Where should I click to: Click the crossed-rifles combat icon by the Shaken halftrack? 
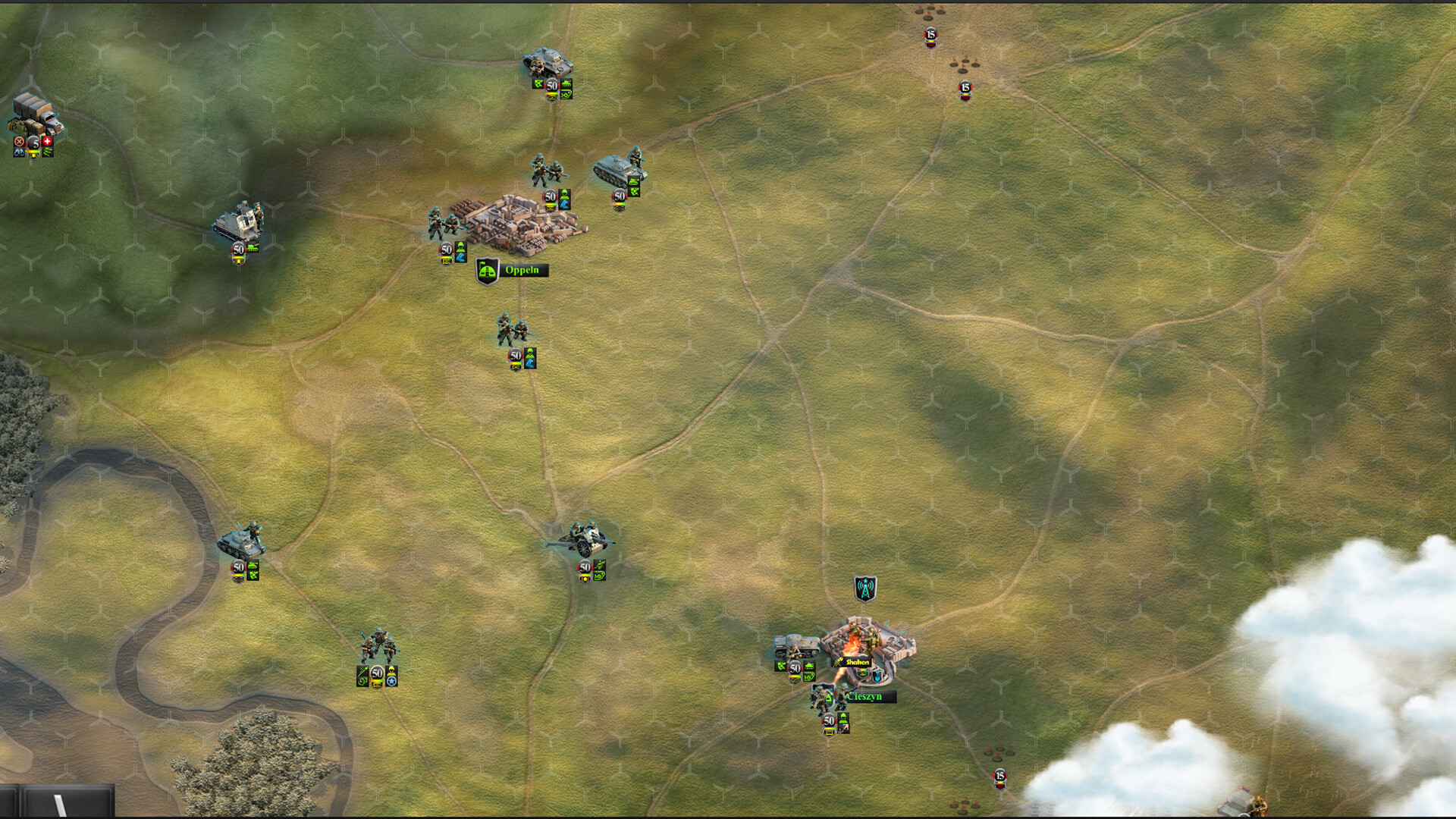pyautogui.click(x=781, y=667)
